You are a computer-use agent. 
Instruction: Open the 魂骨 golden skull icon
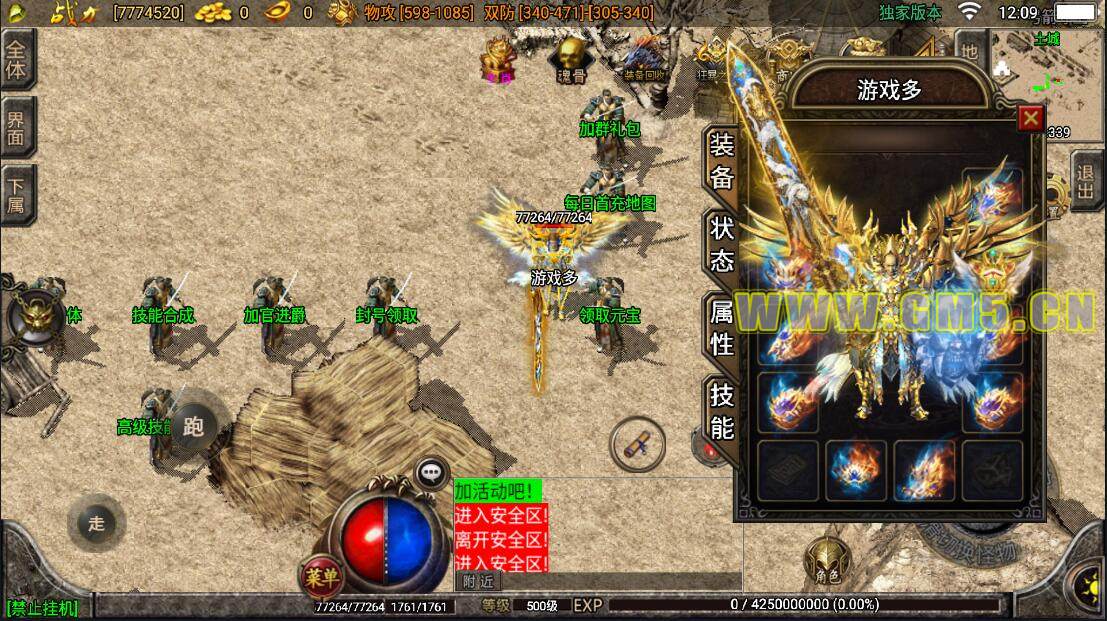572,59
